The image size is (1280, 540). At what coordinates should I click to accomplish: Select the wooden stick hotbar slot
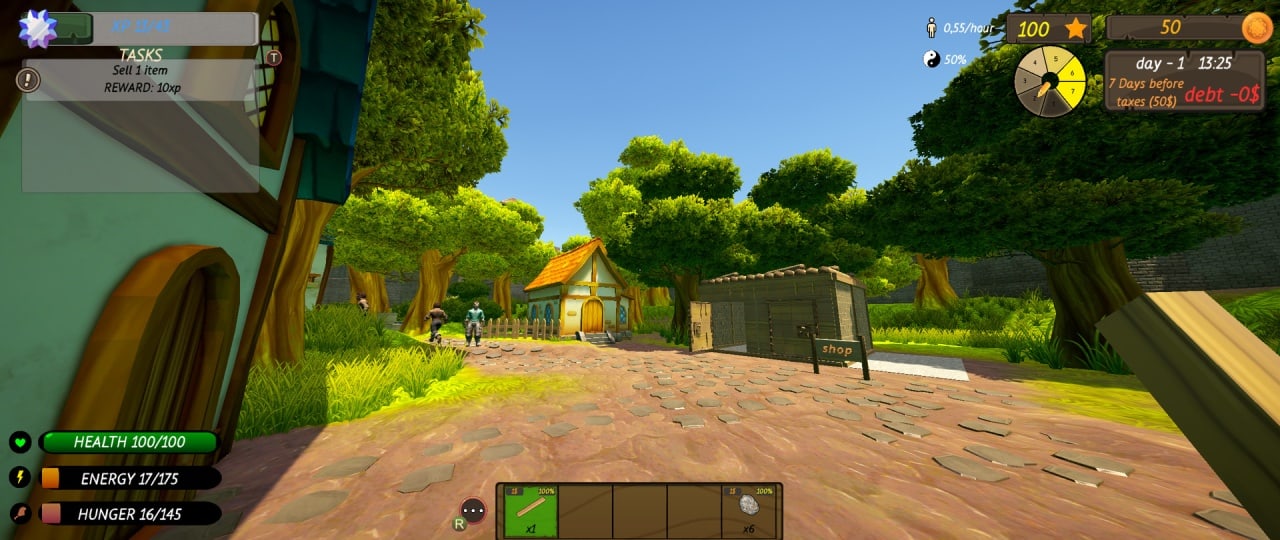530,512
